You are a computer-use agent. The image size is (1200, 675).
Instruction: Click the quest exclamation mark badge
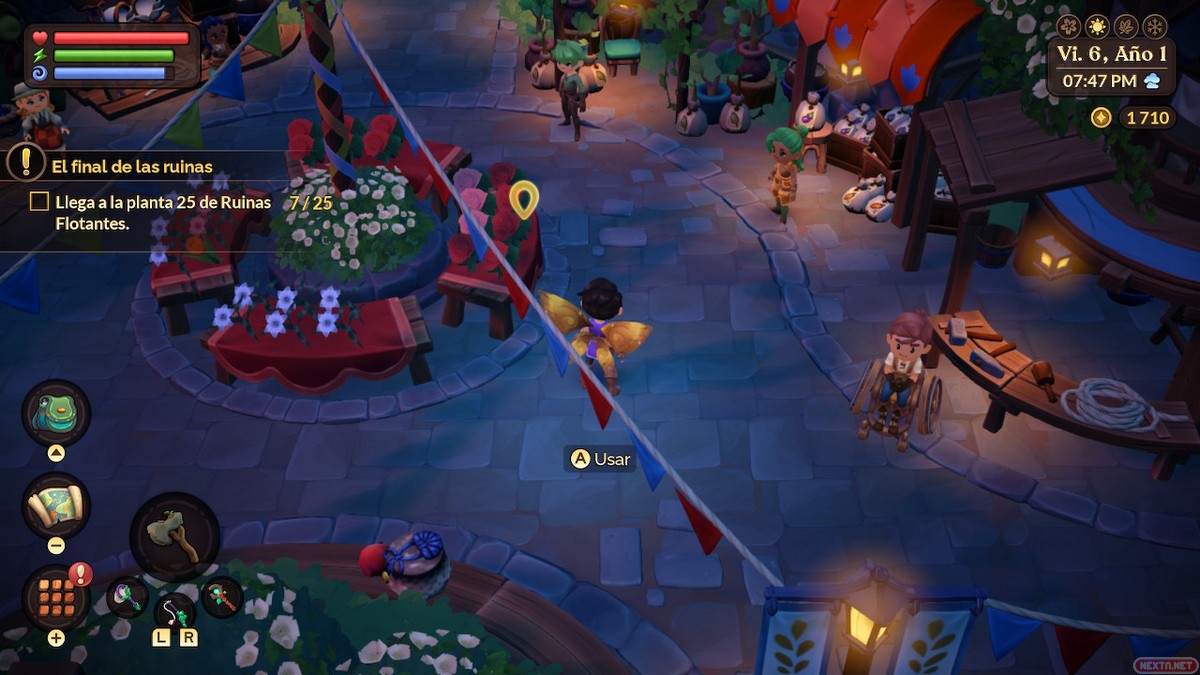[x=26, y=161]
